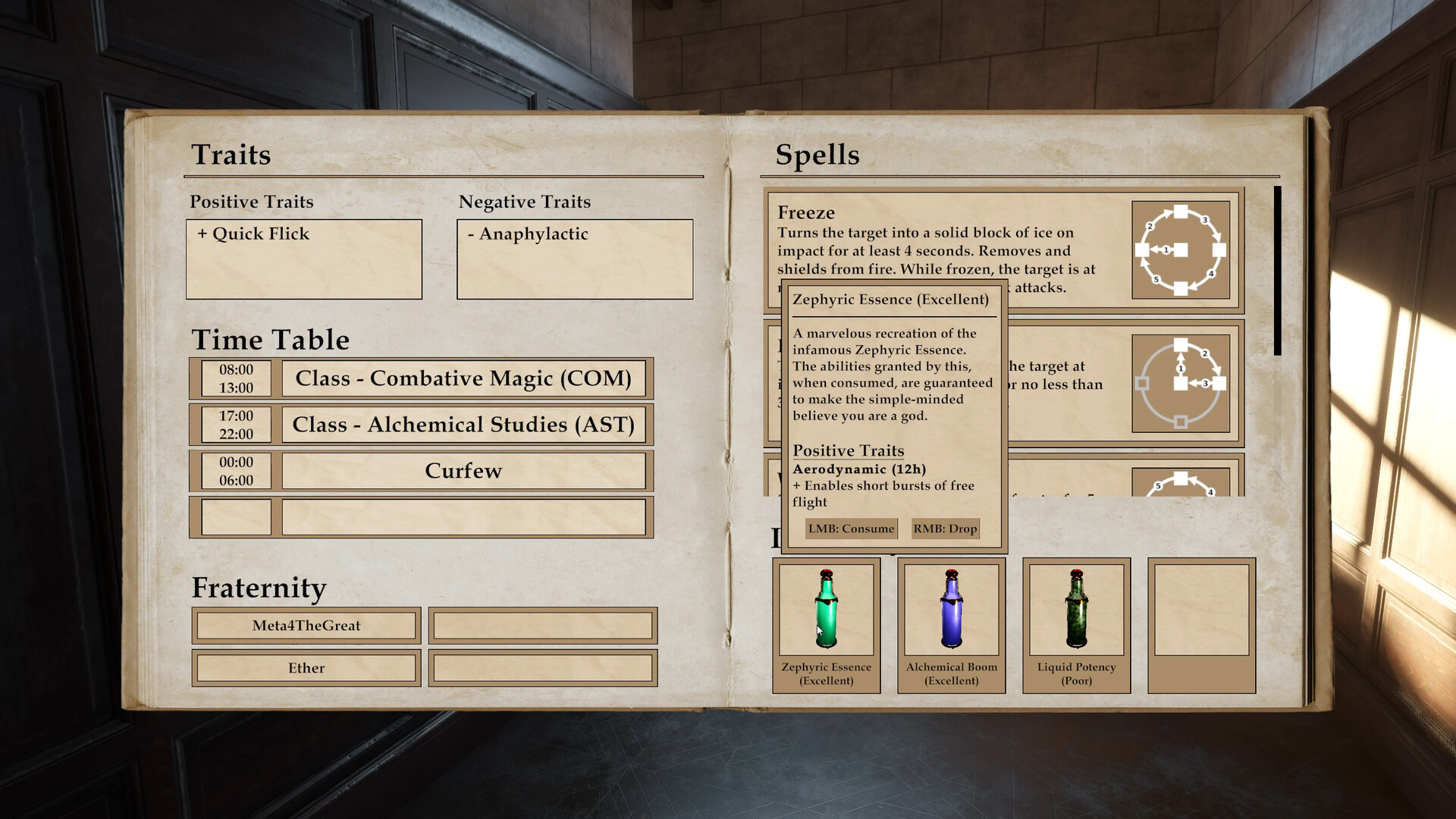Open the Alchemical Studies class row
Image resolution: width=1456 pixels, height=819 pixels.
(x=463, y=425)
